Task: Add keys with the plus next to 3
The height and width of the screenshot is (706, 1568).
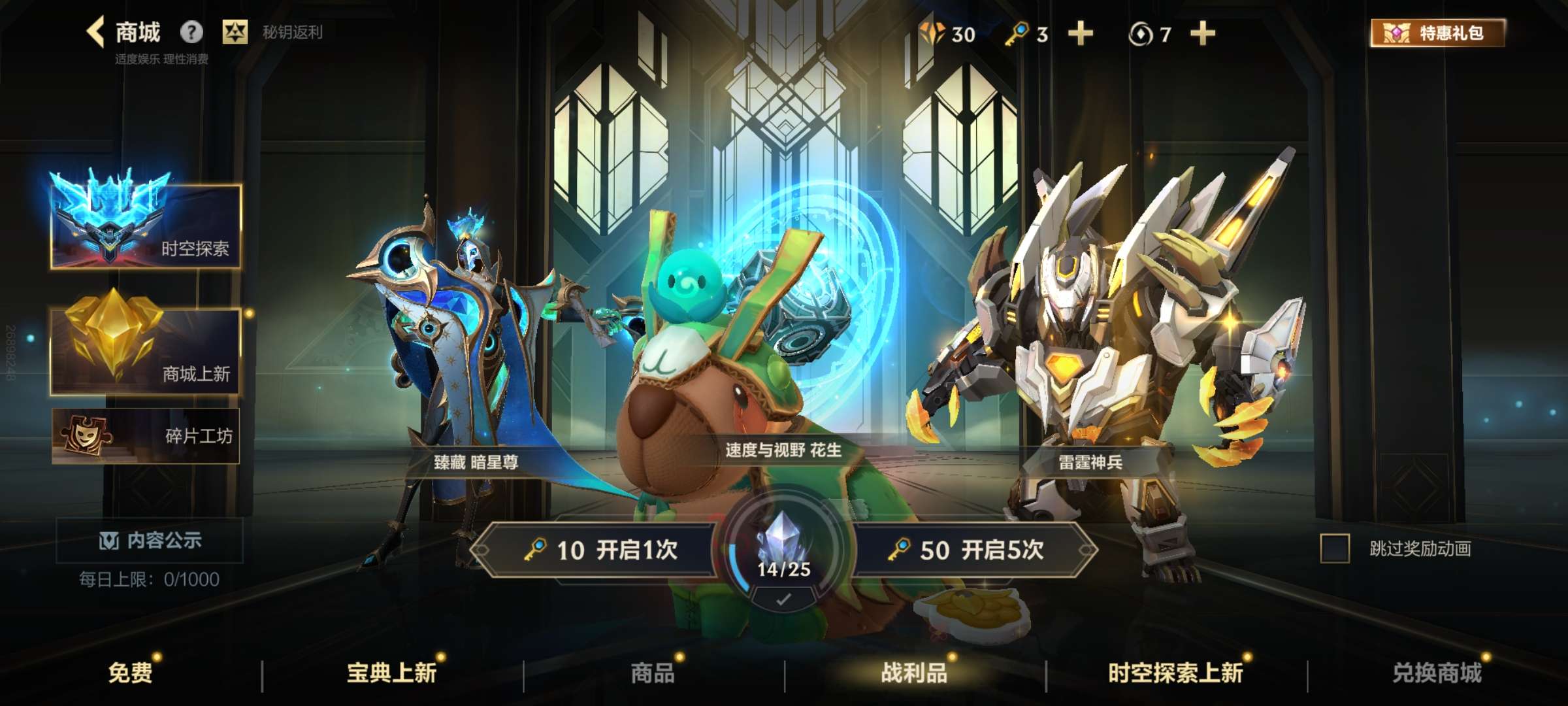Action: [1081, 34]
